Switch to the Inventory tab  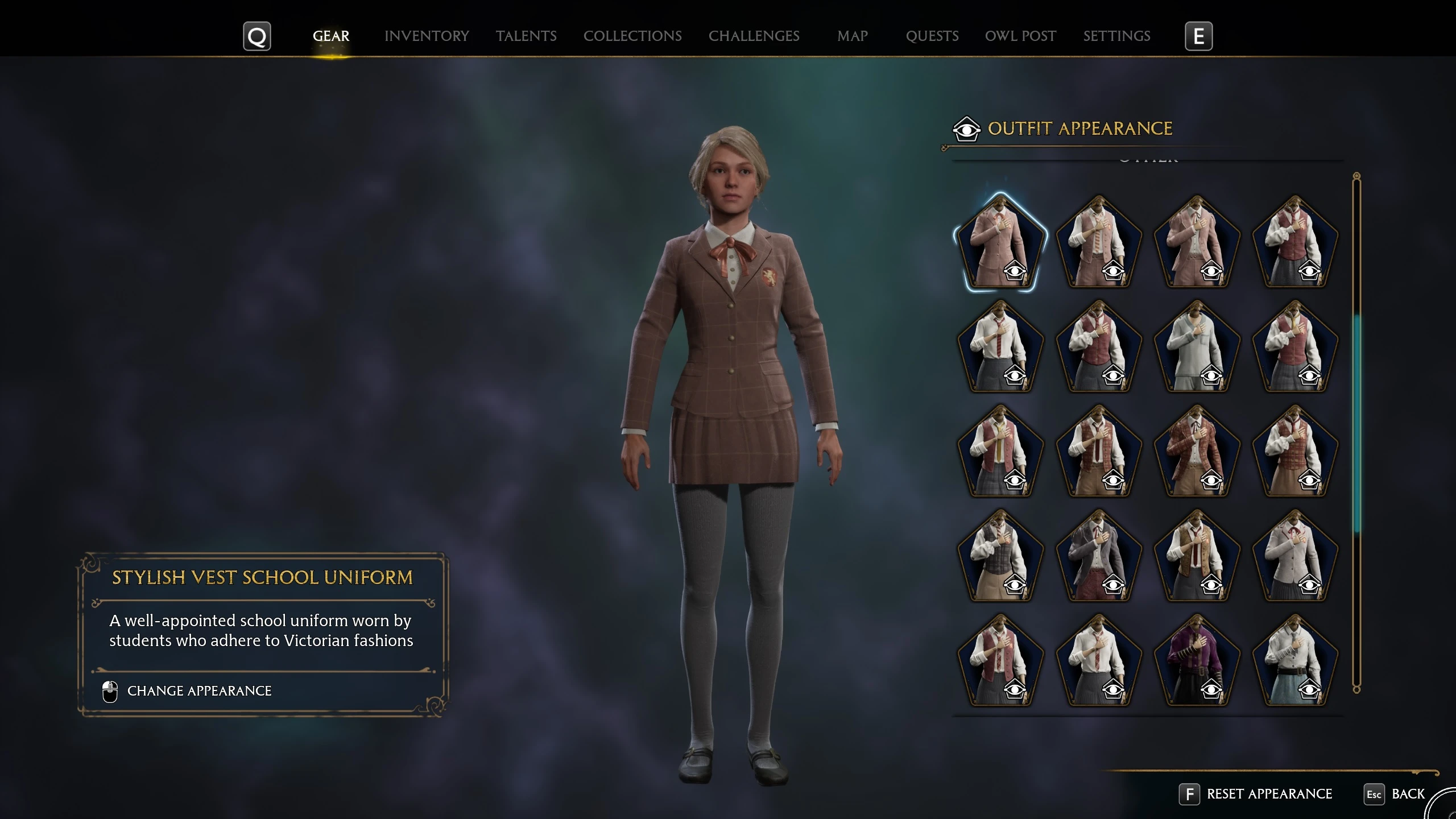pyautogui.click(x=427, y=36)
